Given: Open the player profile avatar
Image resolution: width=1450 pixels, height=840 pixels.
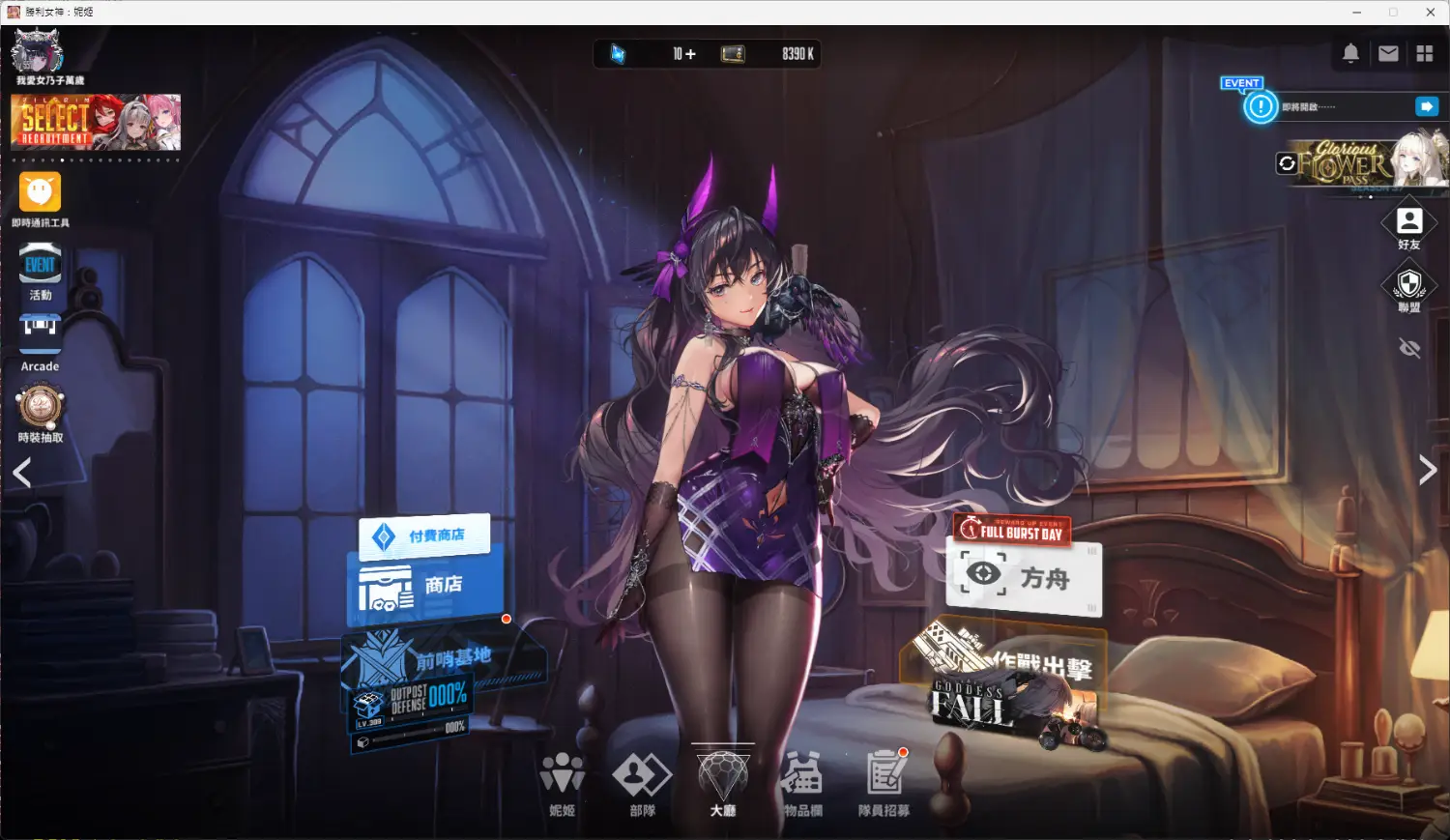Looking at the screenshot, I should [38, 50].
